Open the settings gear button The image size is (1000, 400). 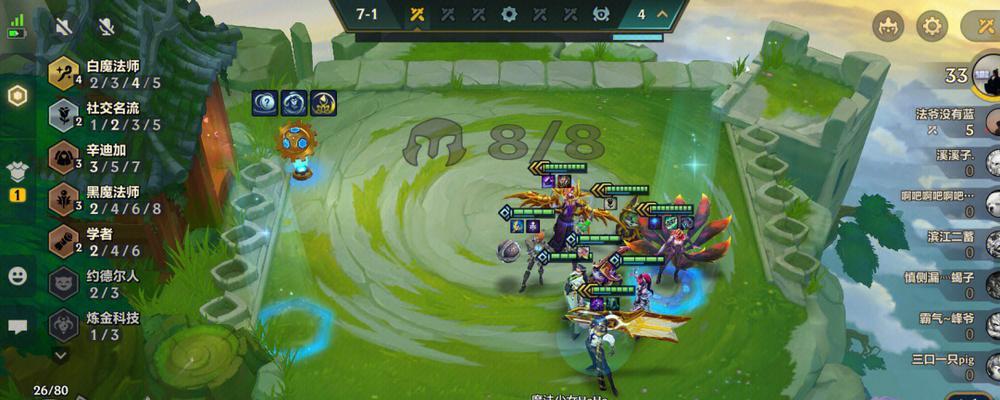coord(932,26)
